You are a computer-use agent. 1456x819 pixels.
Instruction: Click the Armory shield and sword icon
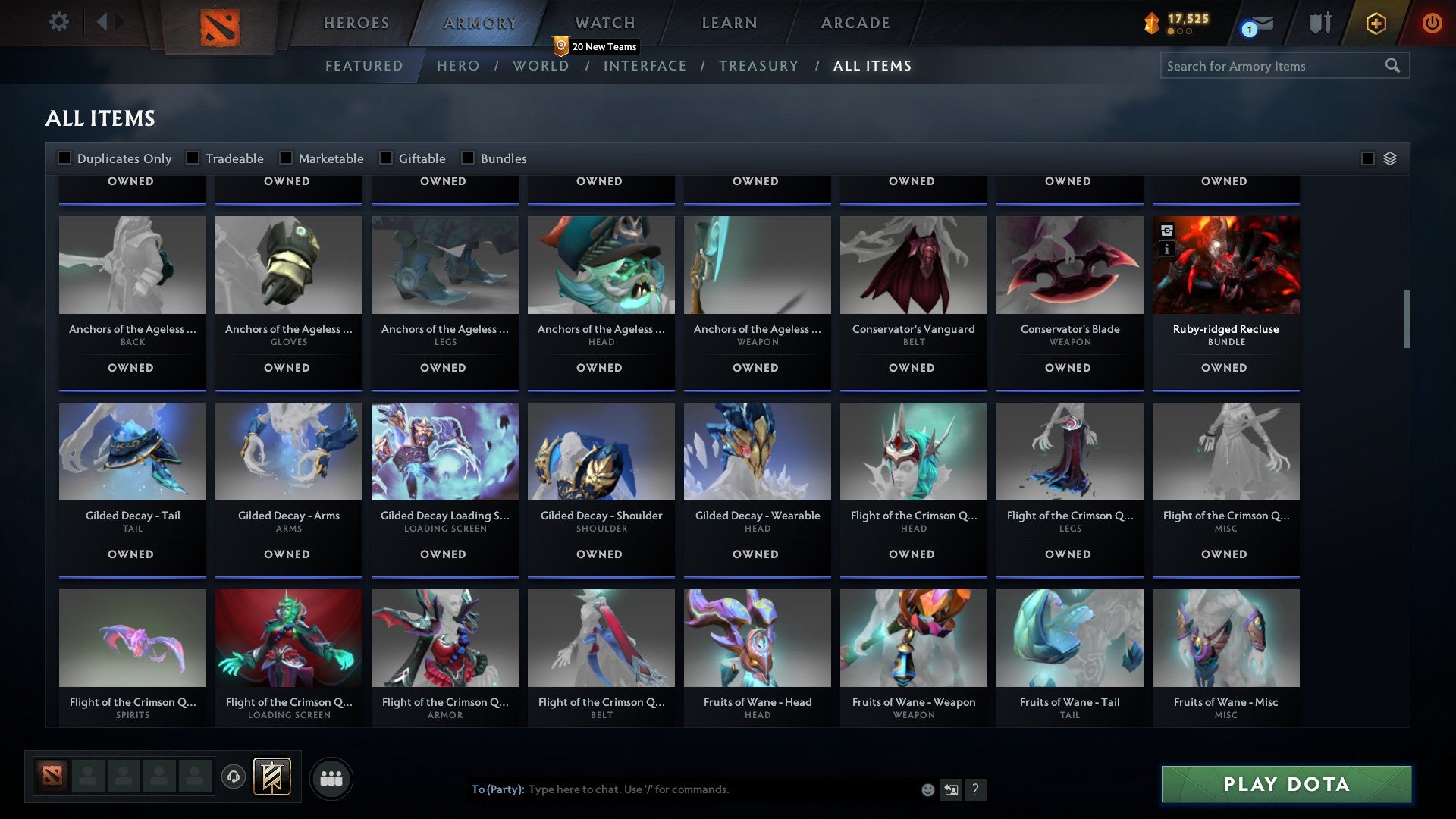point(1320,23)
